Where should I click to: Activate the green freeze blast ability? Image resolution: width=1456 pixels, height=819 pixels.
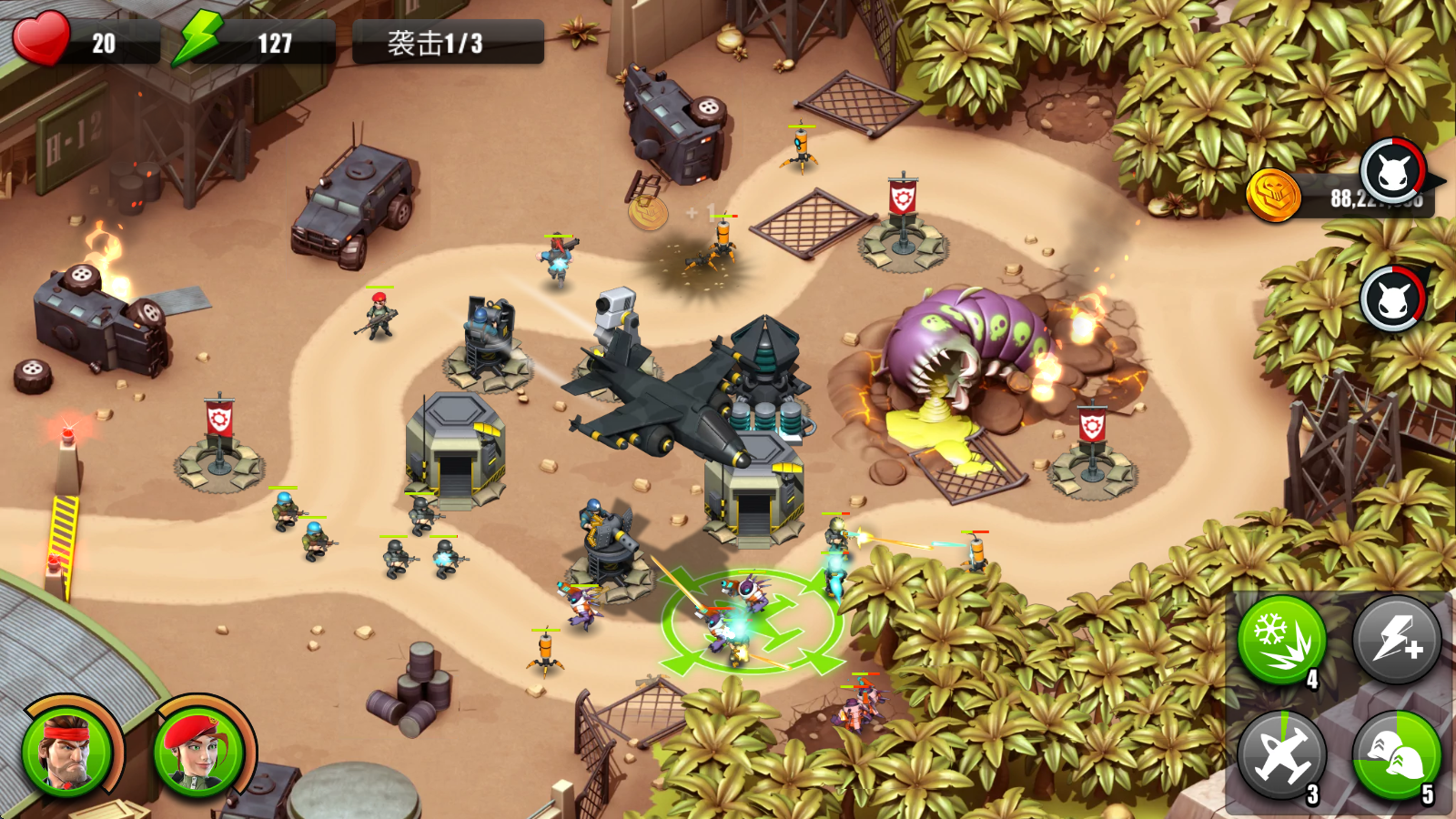tap(1283, 641)
